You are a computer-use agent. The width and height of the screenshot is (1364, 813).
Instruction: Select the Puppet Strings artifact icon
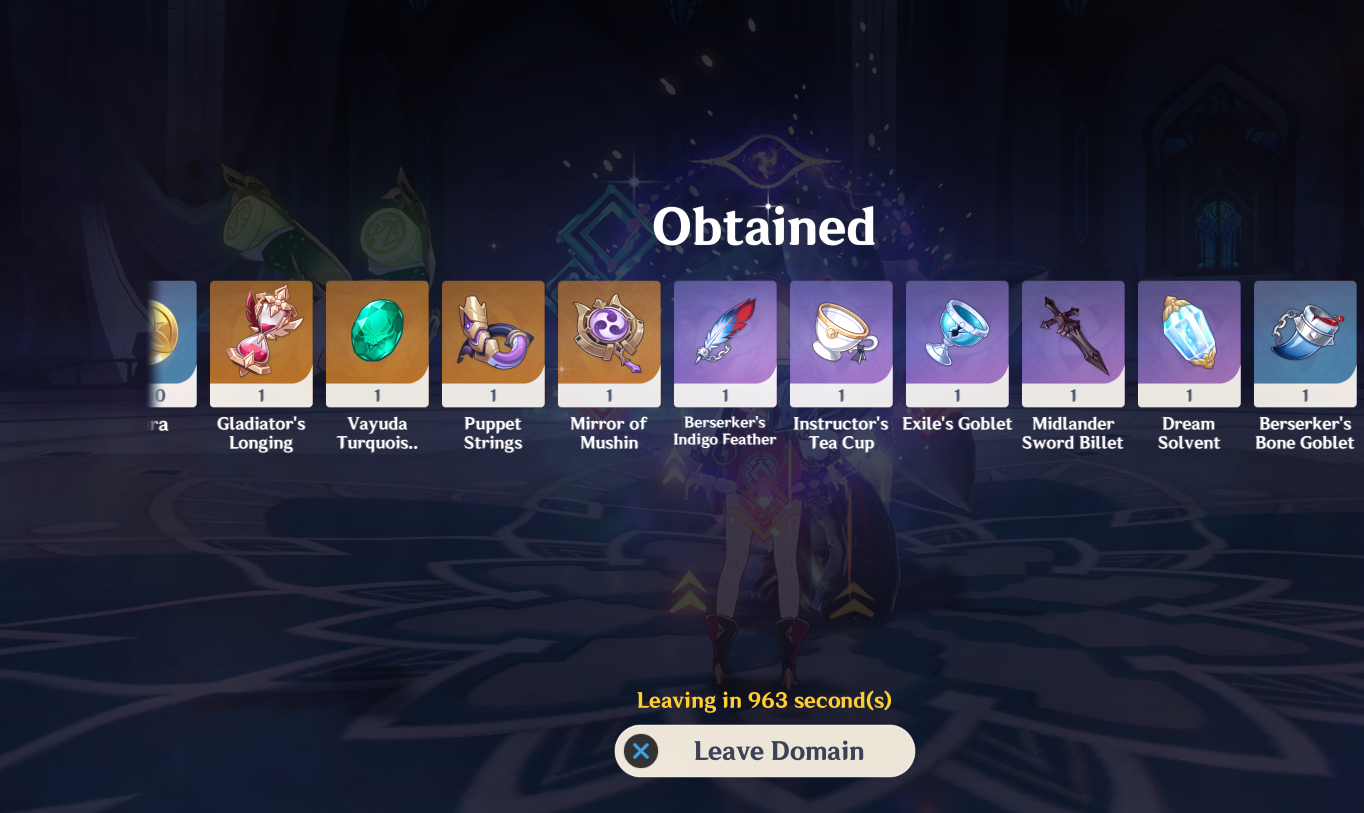click(x=492, y=342)
